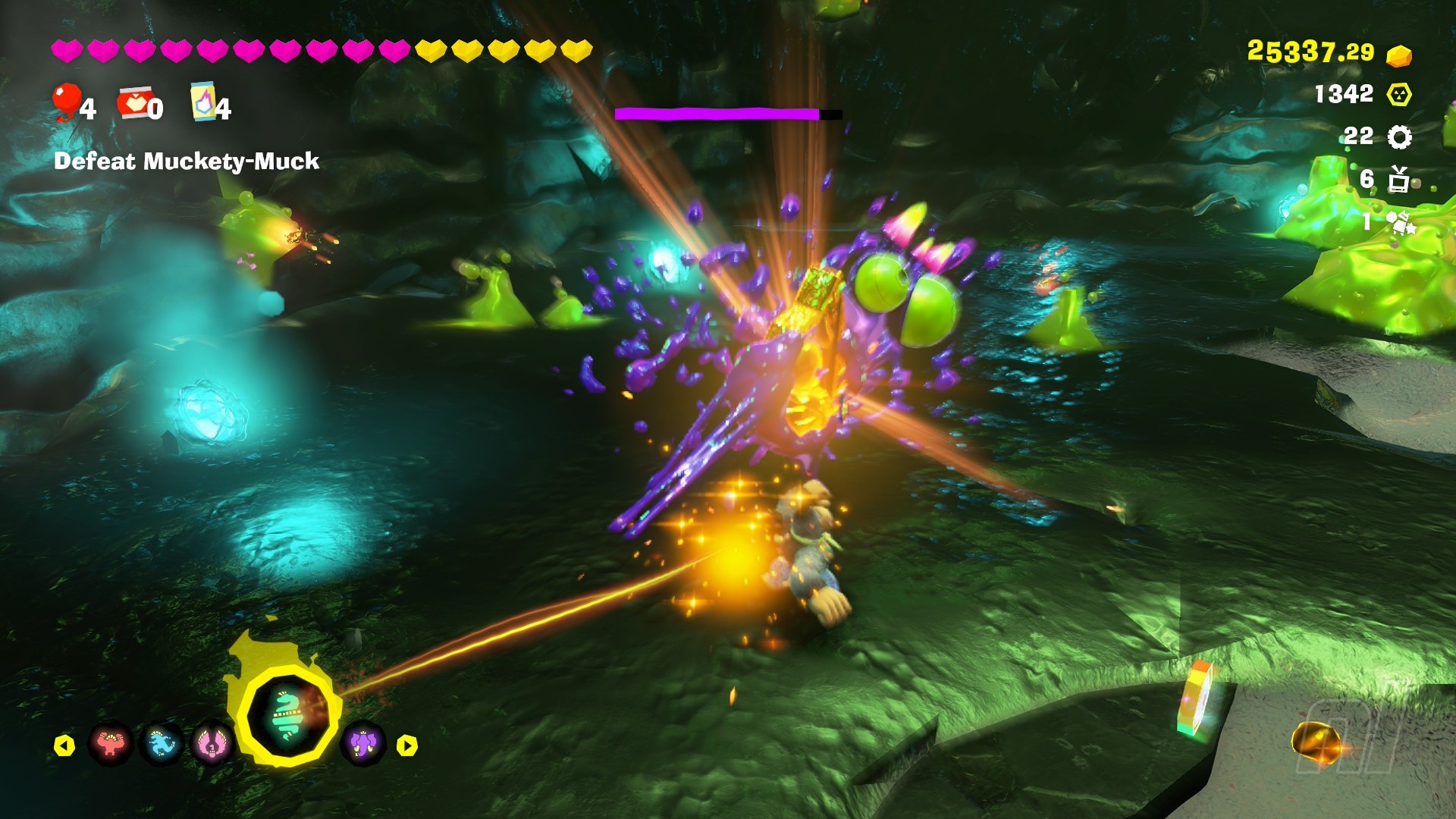Click the yellow left arrow of the Bananza selector
1456x819 pixels.
[64, 745]
